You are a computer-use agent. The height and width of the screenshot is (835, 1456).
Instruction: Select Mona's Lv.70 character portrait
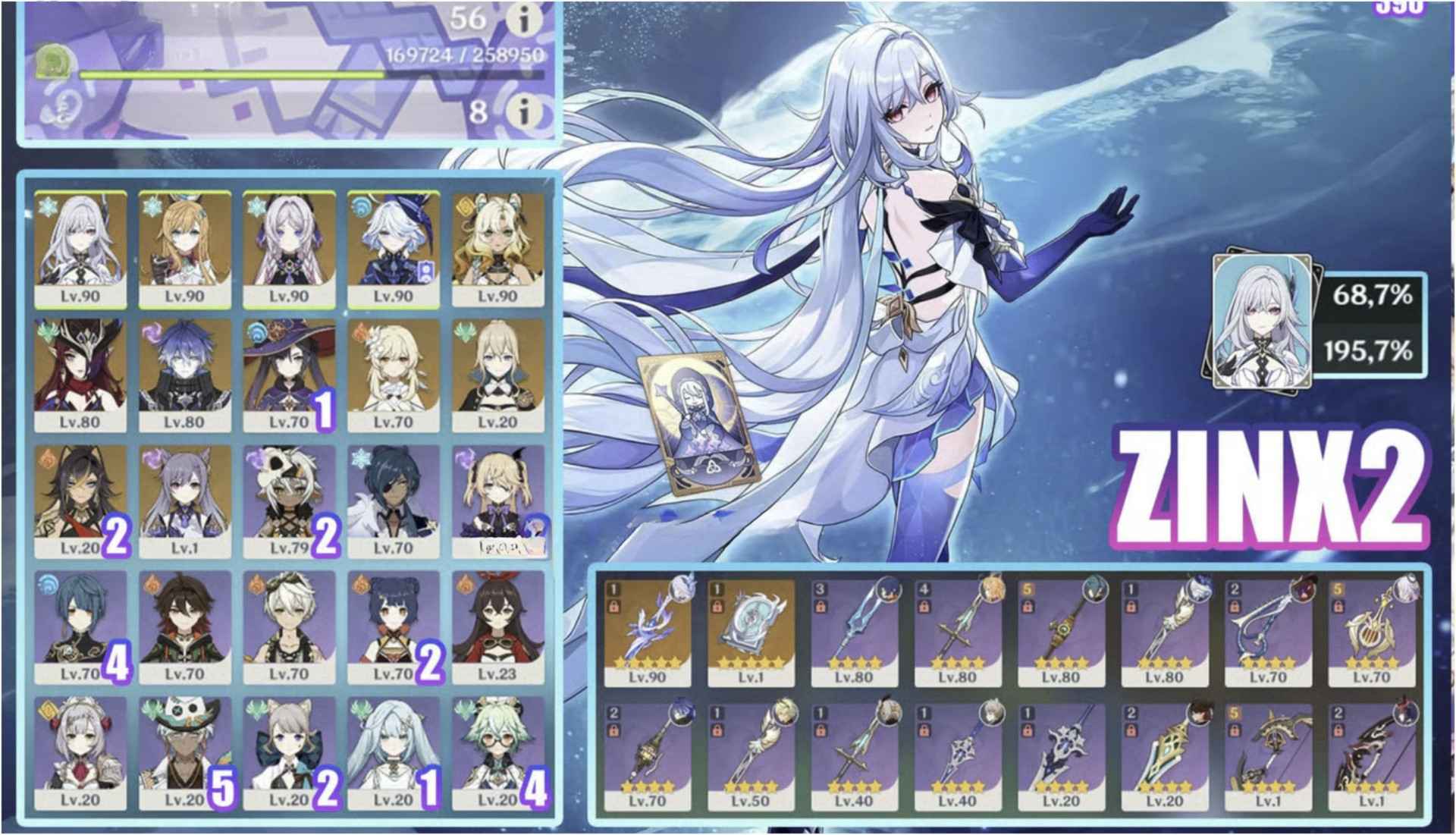pos(288,372)
